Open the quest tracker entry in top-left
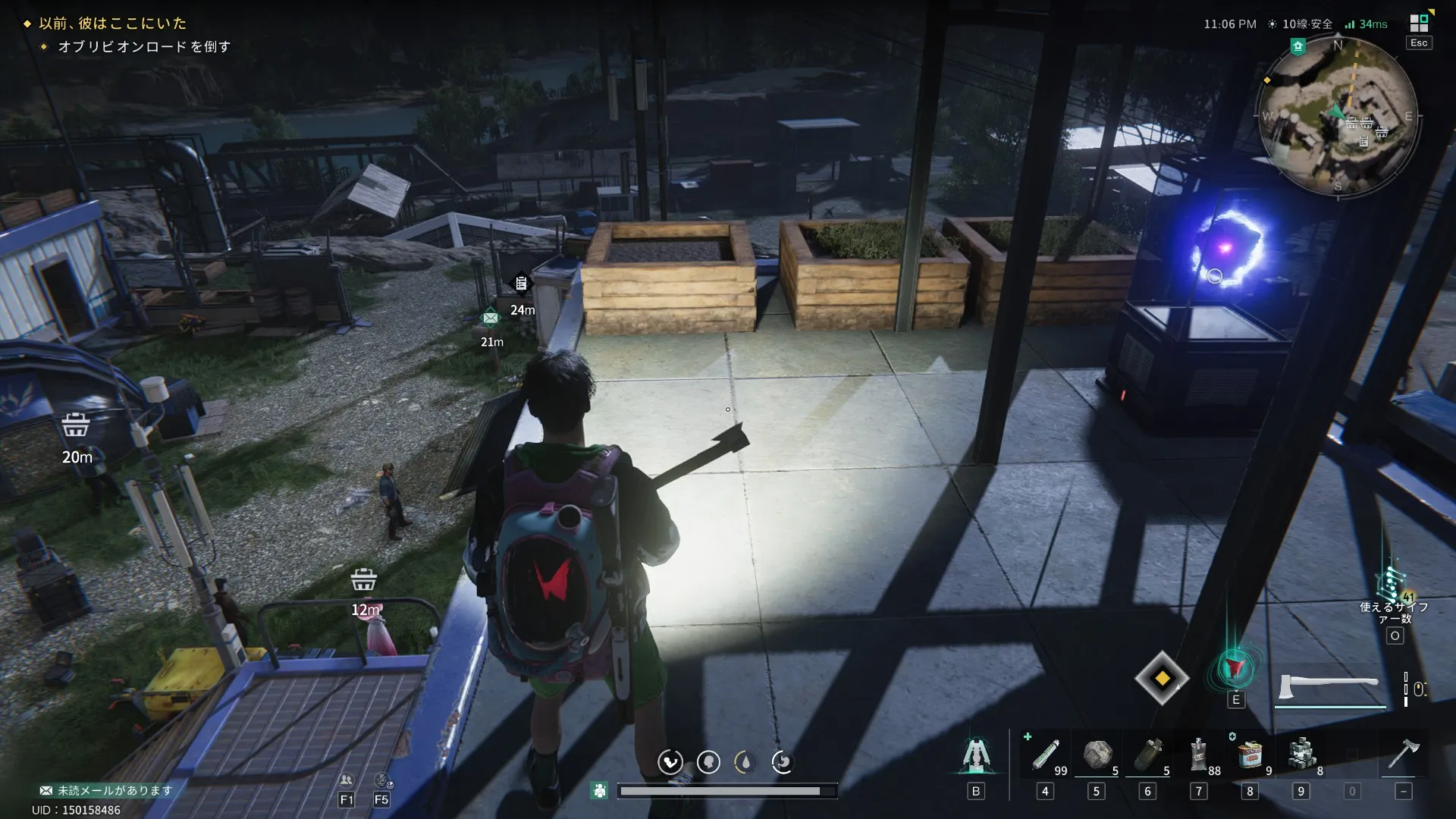The width and height of the screenshot is (1456, 819). (x=112, y=24)
